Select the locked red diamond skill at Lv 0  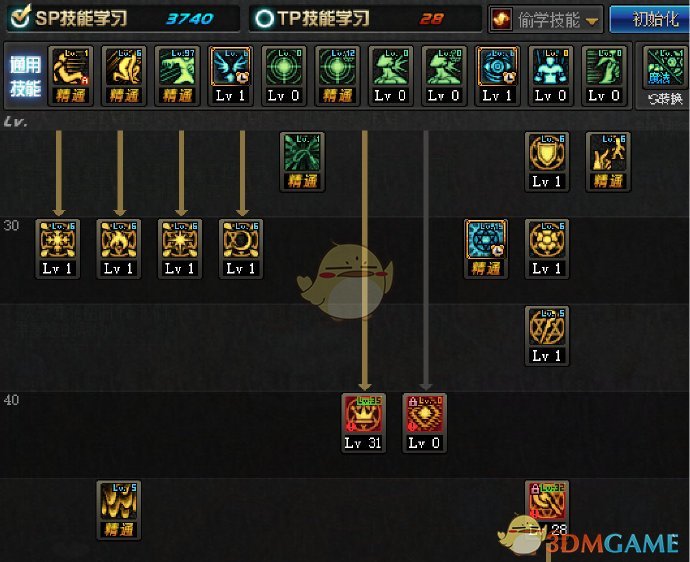424,414
